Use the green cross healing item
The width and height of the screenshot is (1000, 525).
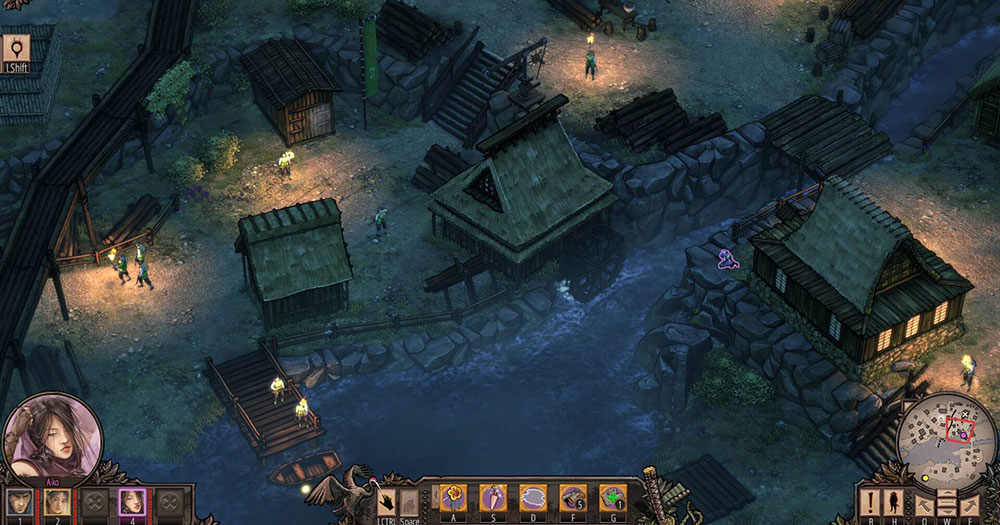click(x=612, y=498)
